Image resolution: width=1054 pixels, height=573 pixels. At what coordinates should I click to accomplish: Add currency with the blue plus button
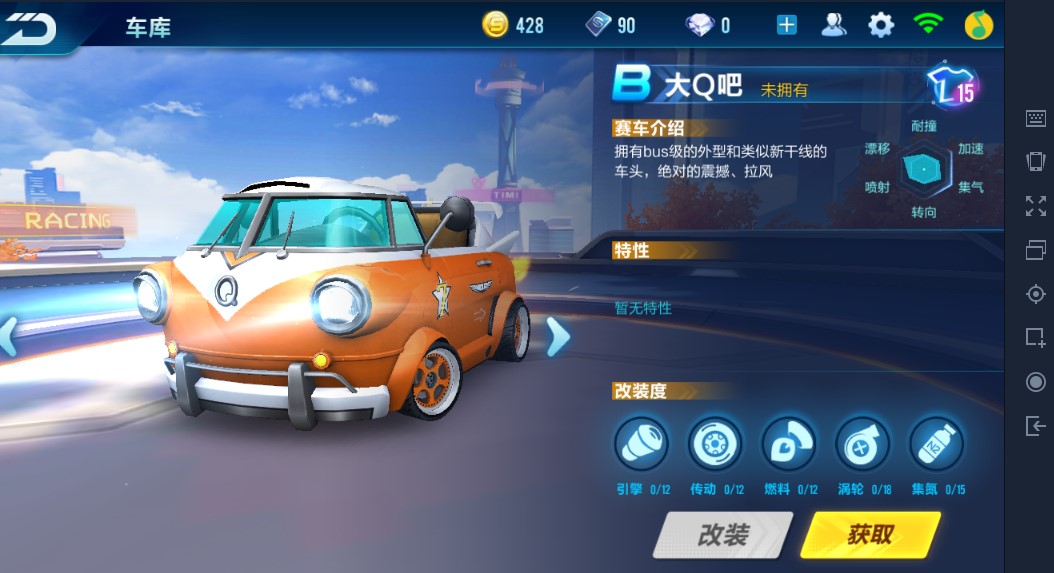click(x=787, y=25)
